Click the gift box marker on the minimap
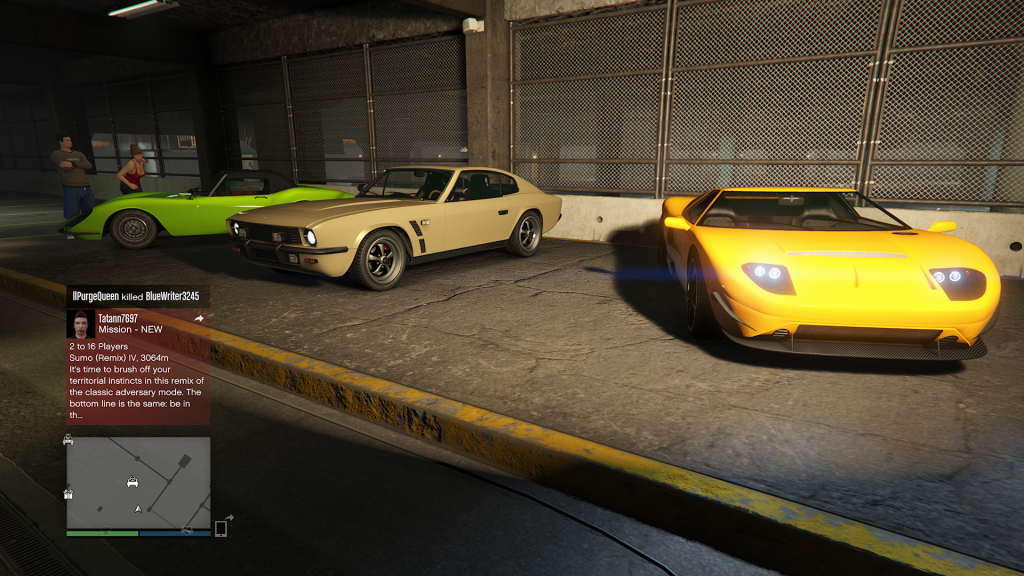 click(x=69, y=492)
